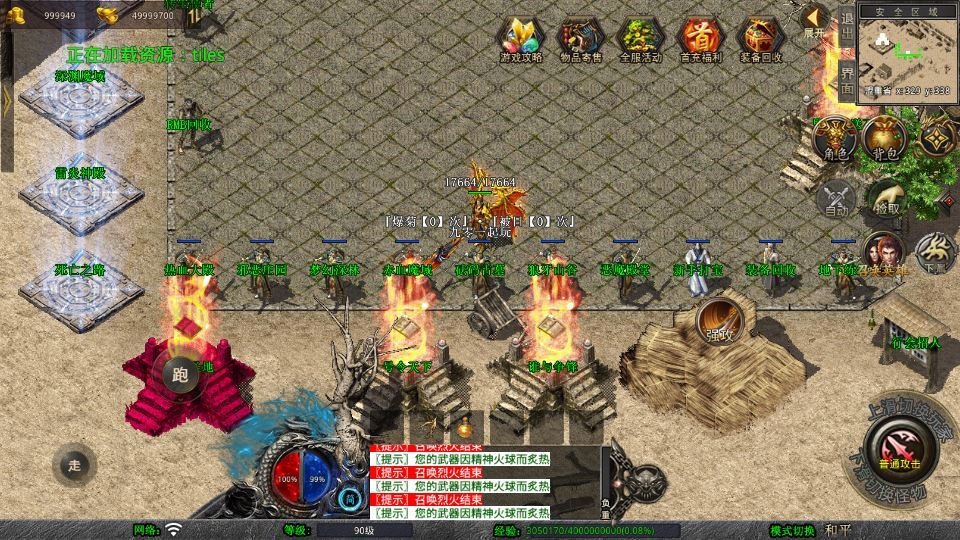Select the 走 walk movement button
Screen dimensions: 960x540
click(x=74, y=463)
